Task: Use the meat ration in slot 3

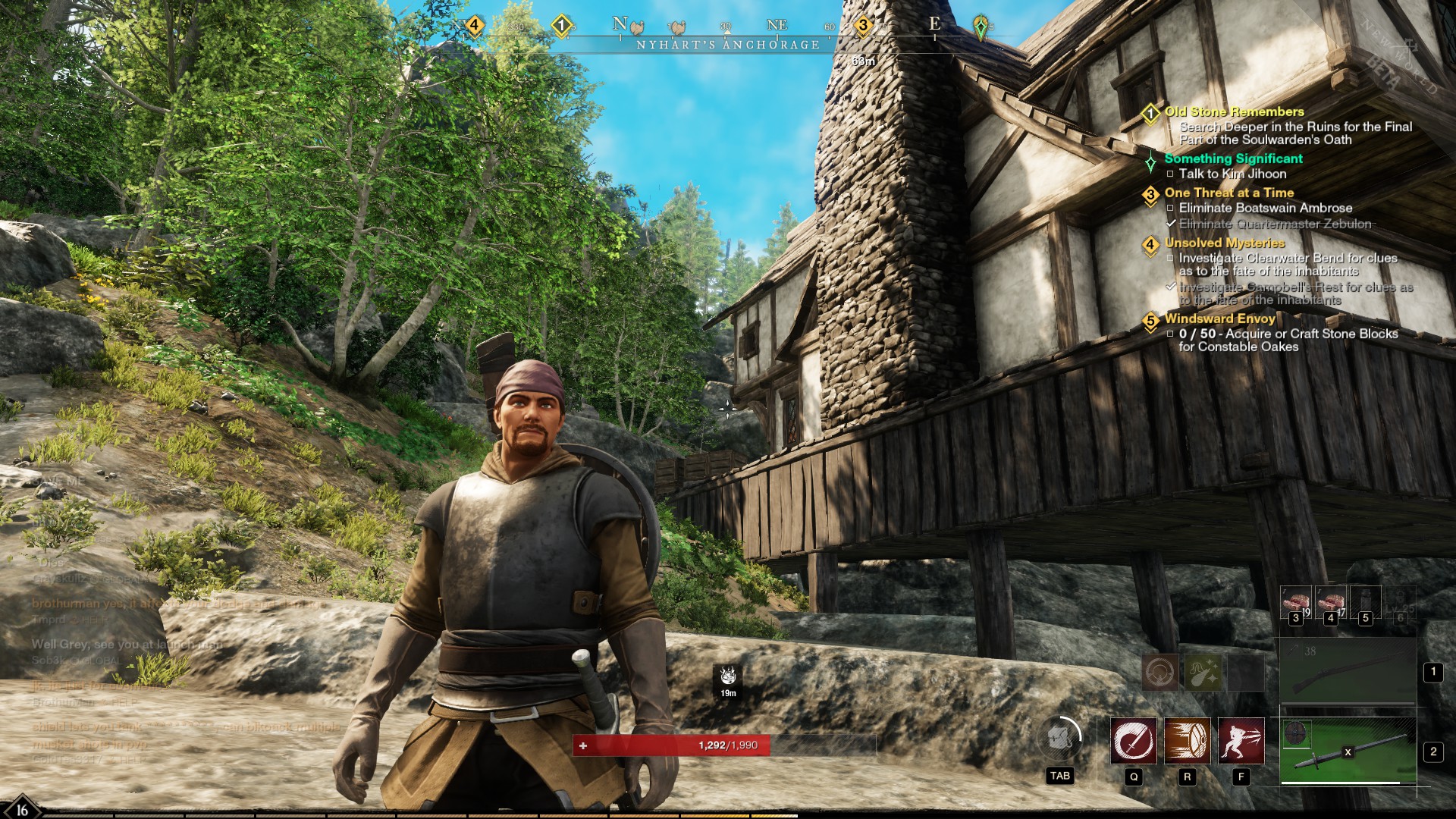Action: click(x=1295, y=603)
